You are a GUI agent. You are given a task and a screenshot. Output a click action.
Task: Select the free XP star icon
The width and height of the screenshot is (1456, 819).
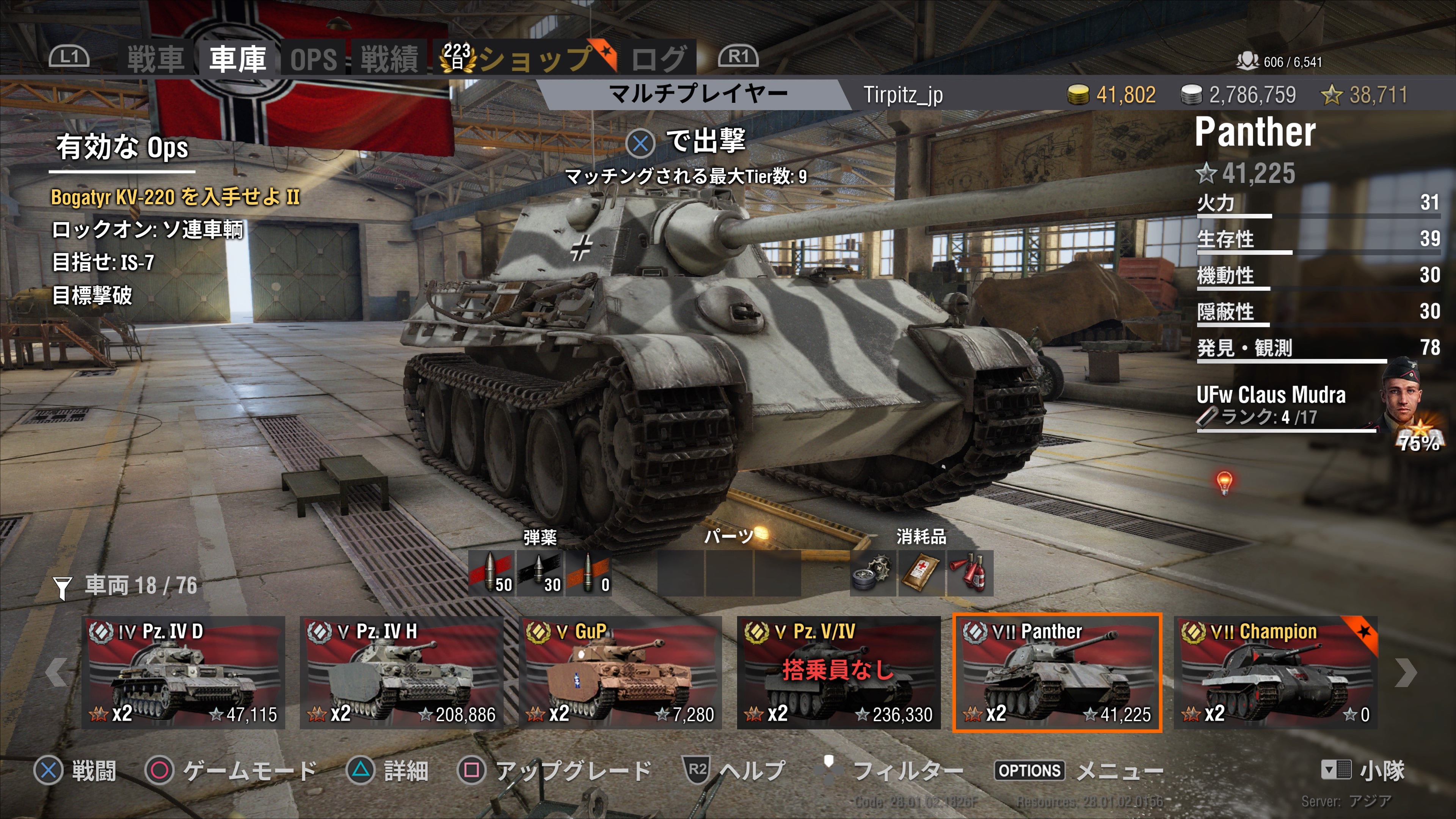click(x=1332, y=95)
